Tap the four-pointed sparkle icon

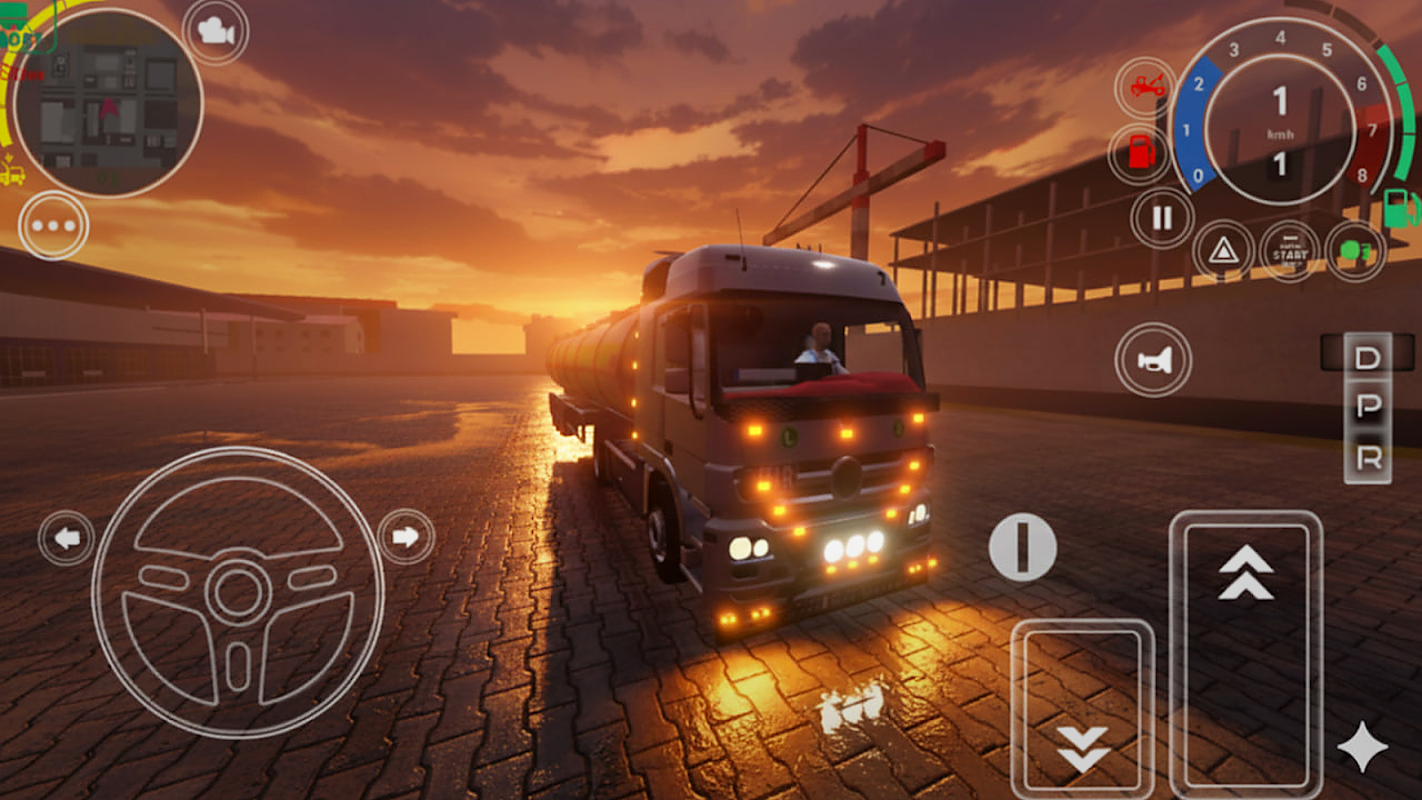click(1362, 748)
